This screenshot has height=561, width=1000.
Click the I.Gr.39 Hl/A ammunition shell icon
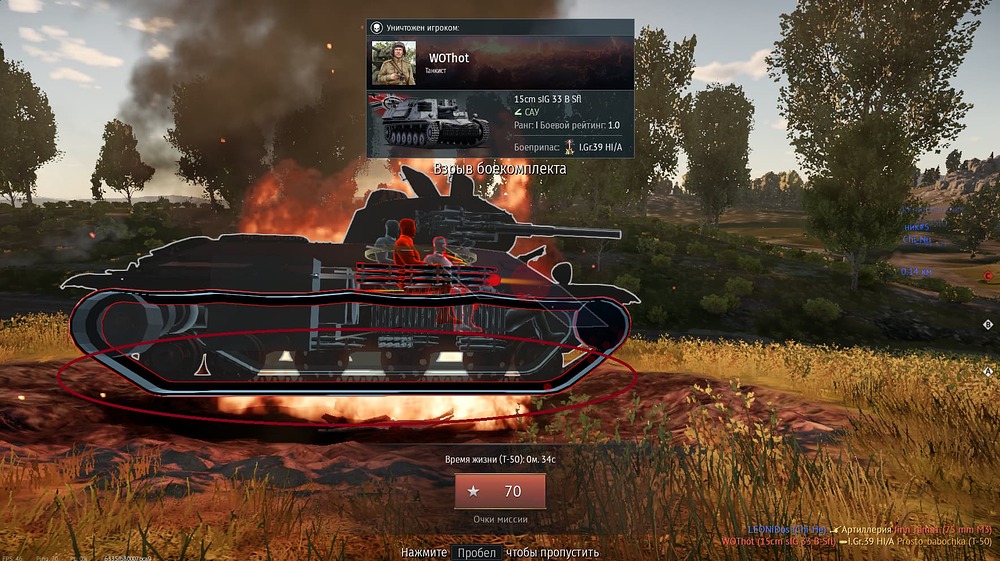571,147
